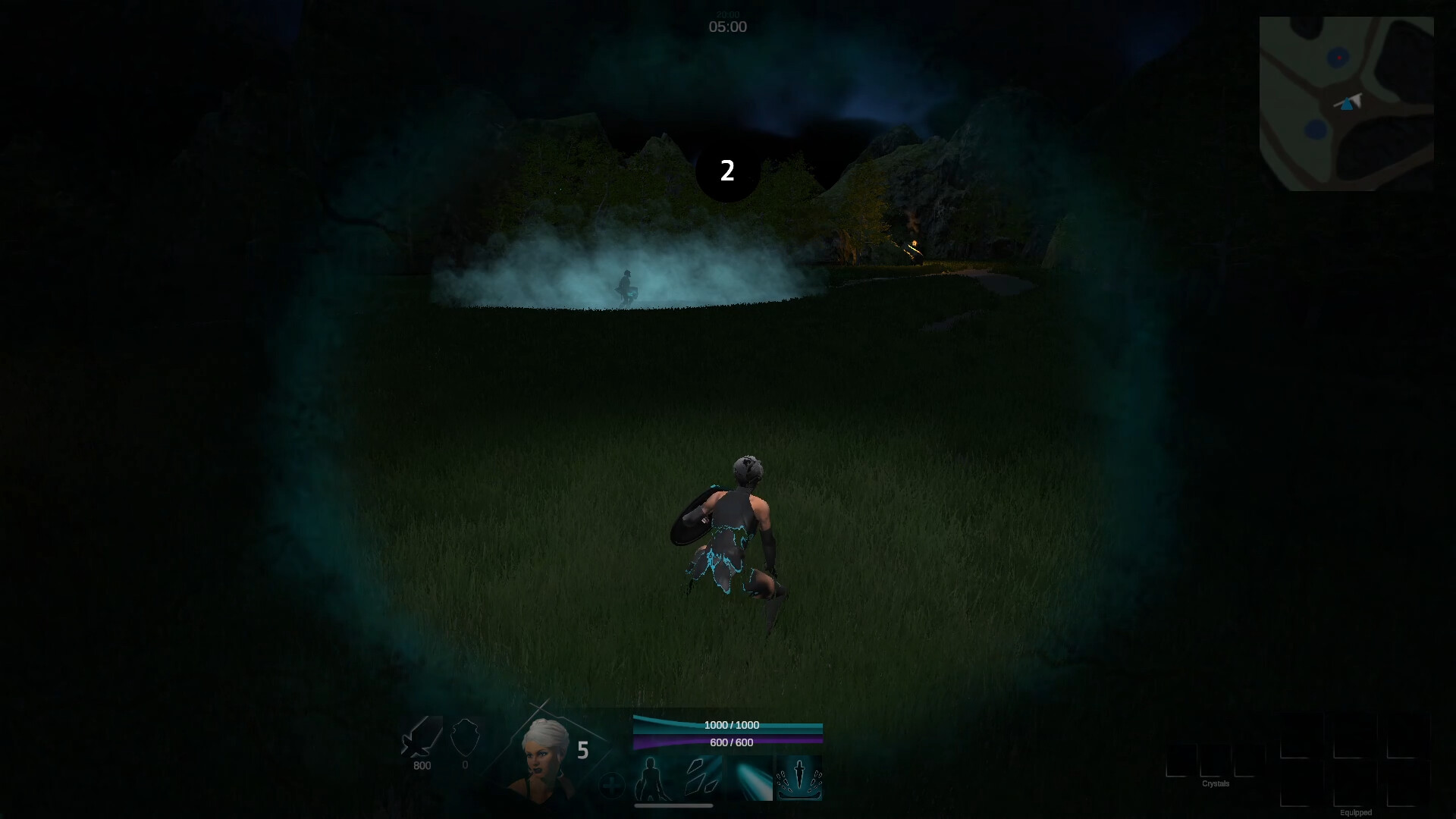Click the 05:00 match timer
Image resolution: width=1456 pixels, height=819 pixels.
pos(728,27)
